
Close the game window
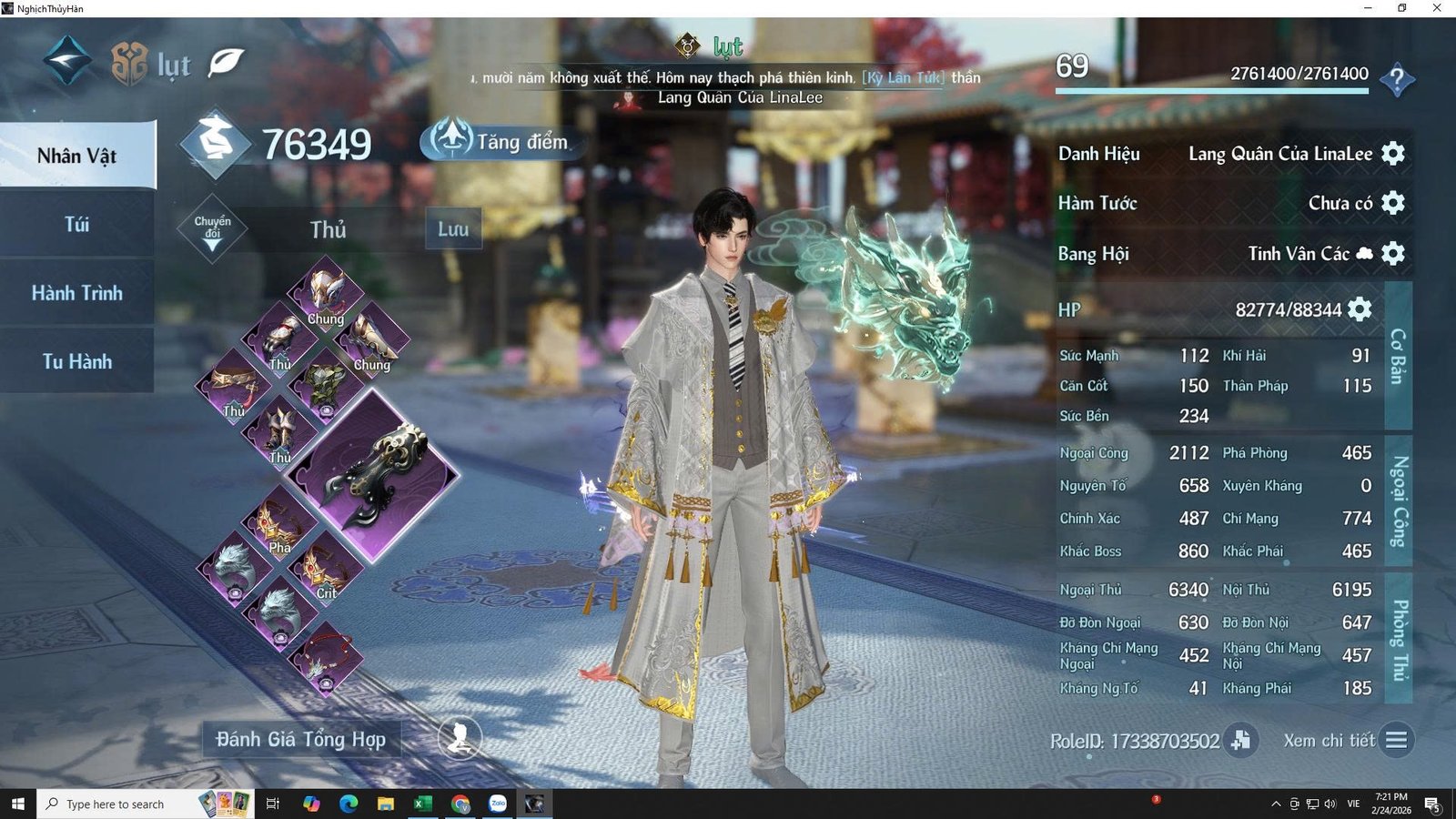tap(1437, 8)
